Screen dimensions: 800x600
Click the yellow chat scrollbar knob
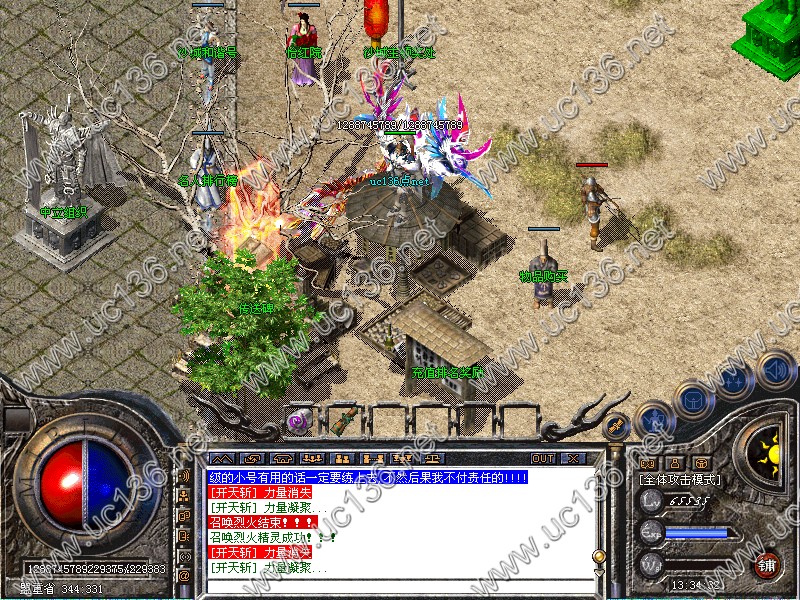tap(598, 557)
